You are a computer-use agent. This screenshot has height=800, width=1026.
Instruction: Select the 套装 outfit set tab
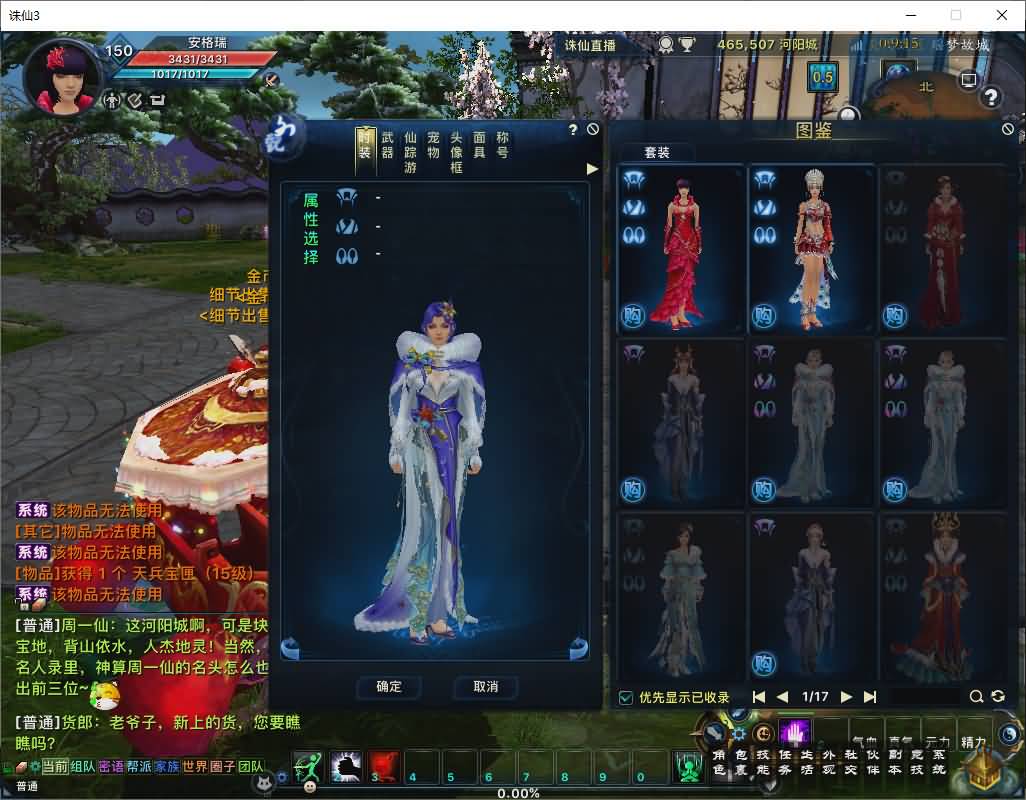tap(657, 153)
